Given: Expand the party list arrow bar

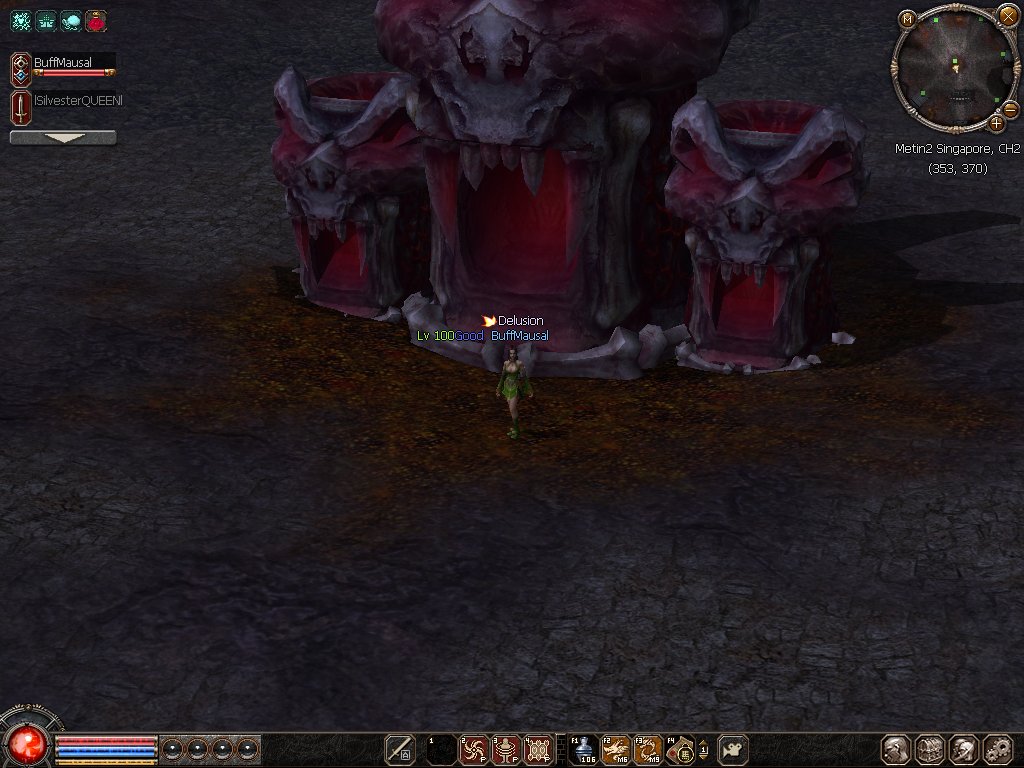Looking at the screenshot, I should pos(63,138).
